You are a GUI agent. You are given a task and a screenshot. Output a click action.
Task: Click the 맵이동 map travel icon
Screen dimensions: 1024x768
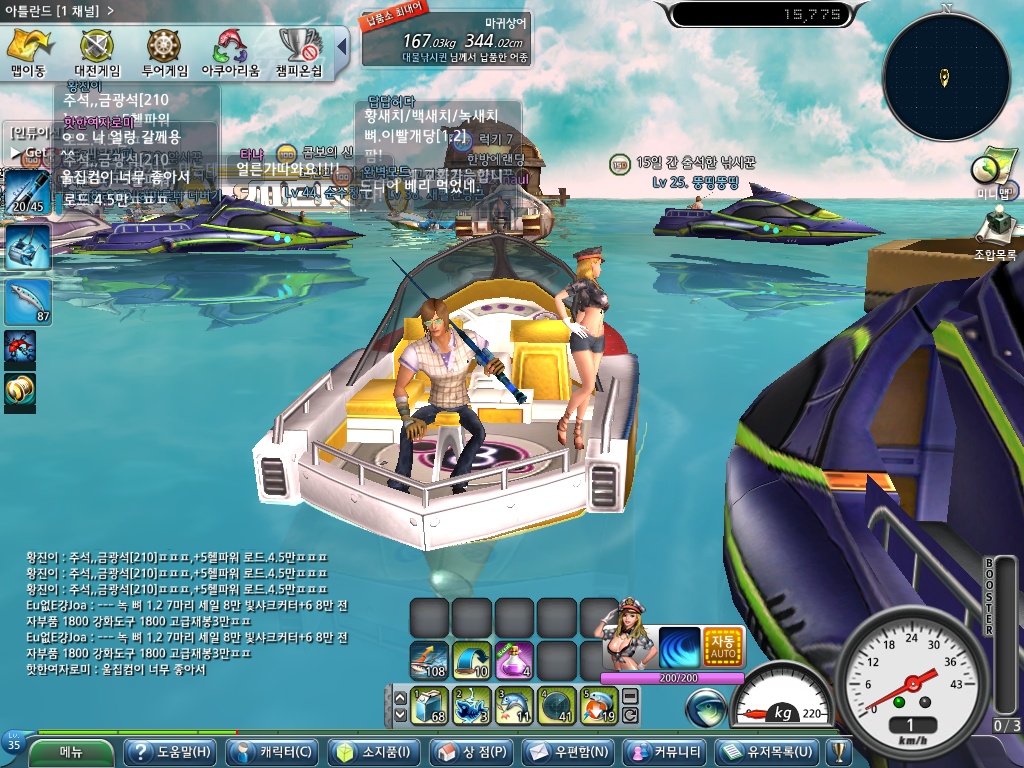point(28,52)
